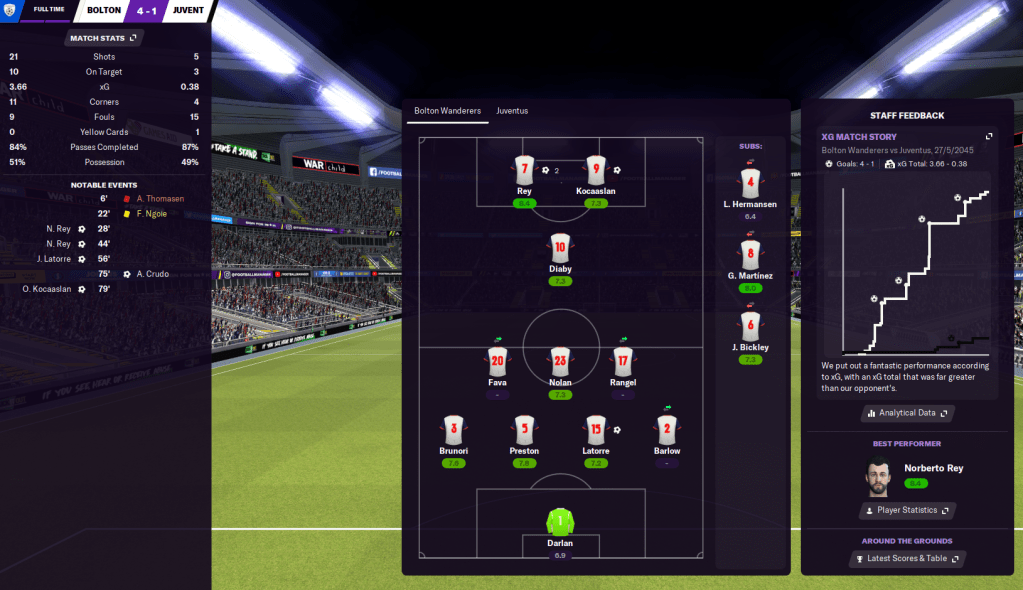Click Diaby's number 10 shirt
This screenshot has width=1023, height=590.
pyautogui.click(x=560, y=249)
